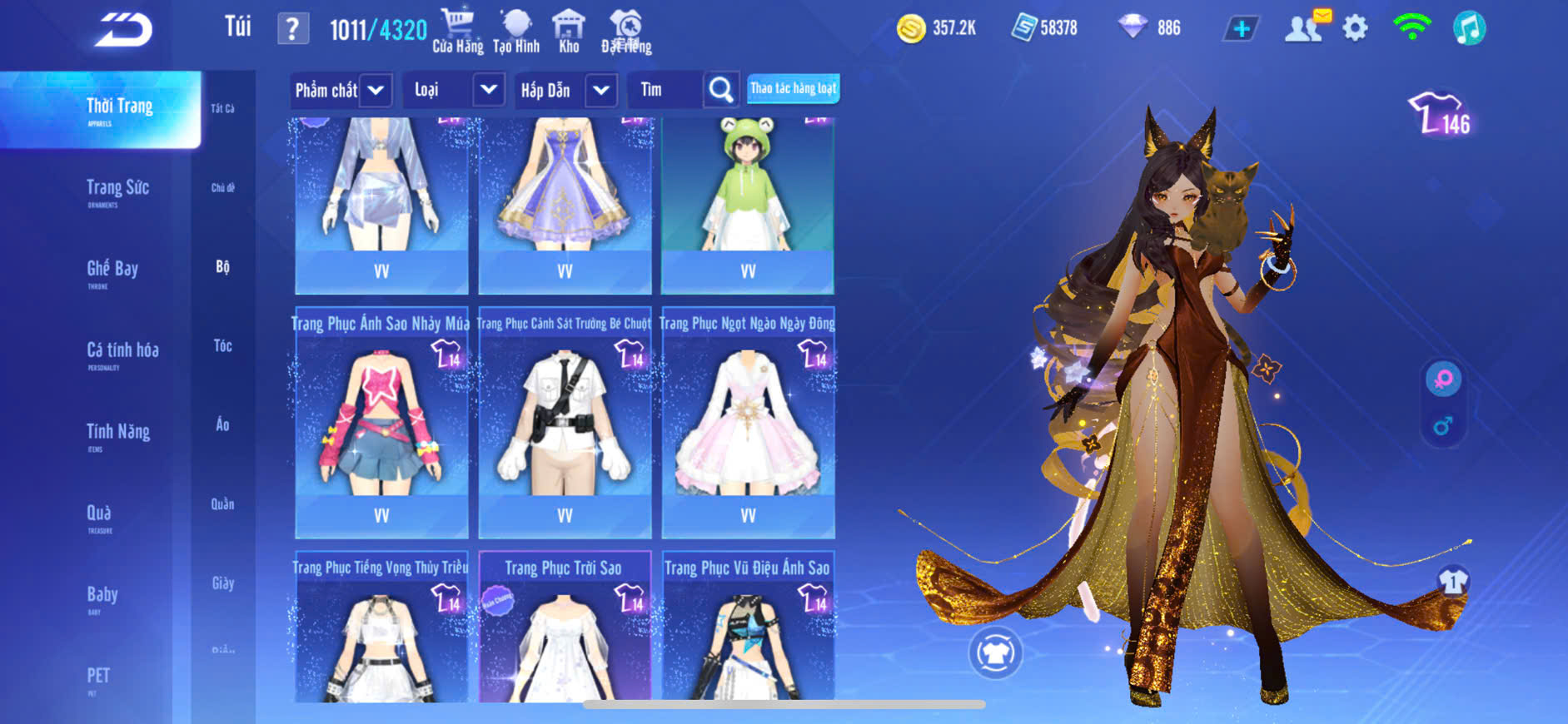
Task: Select Trang Phục Ánh Sao Nhảy Múa outfit
Action: pos(381,424)
